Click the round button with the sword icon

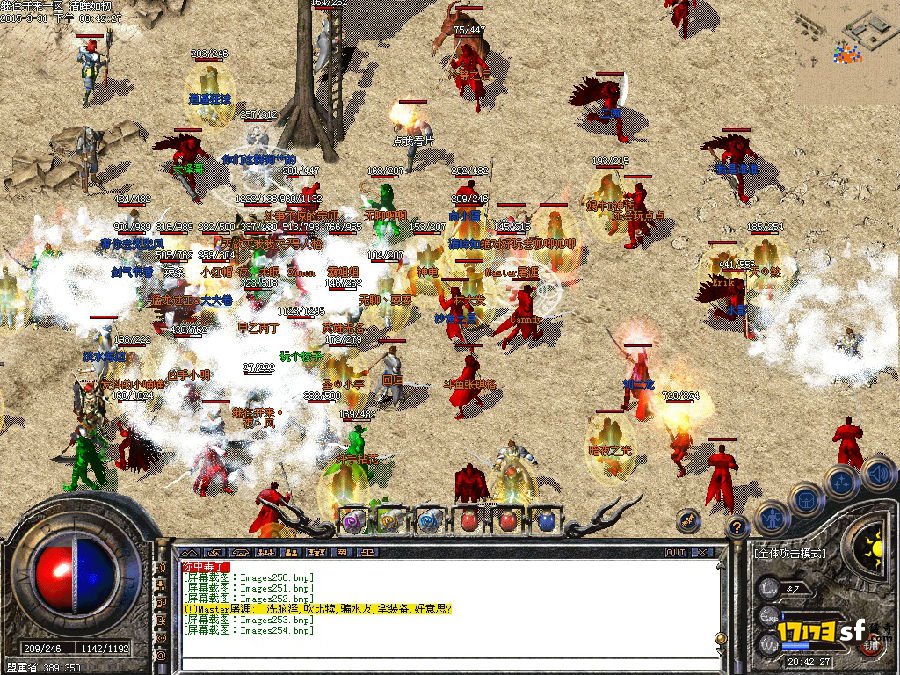tap(686, 520)
